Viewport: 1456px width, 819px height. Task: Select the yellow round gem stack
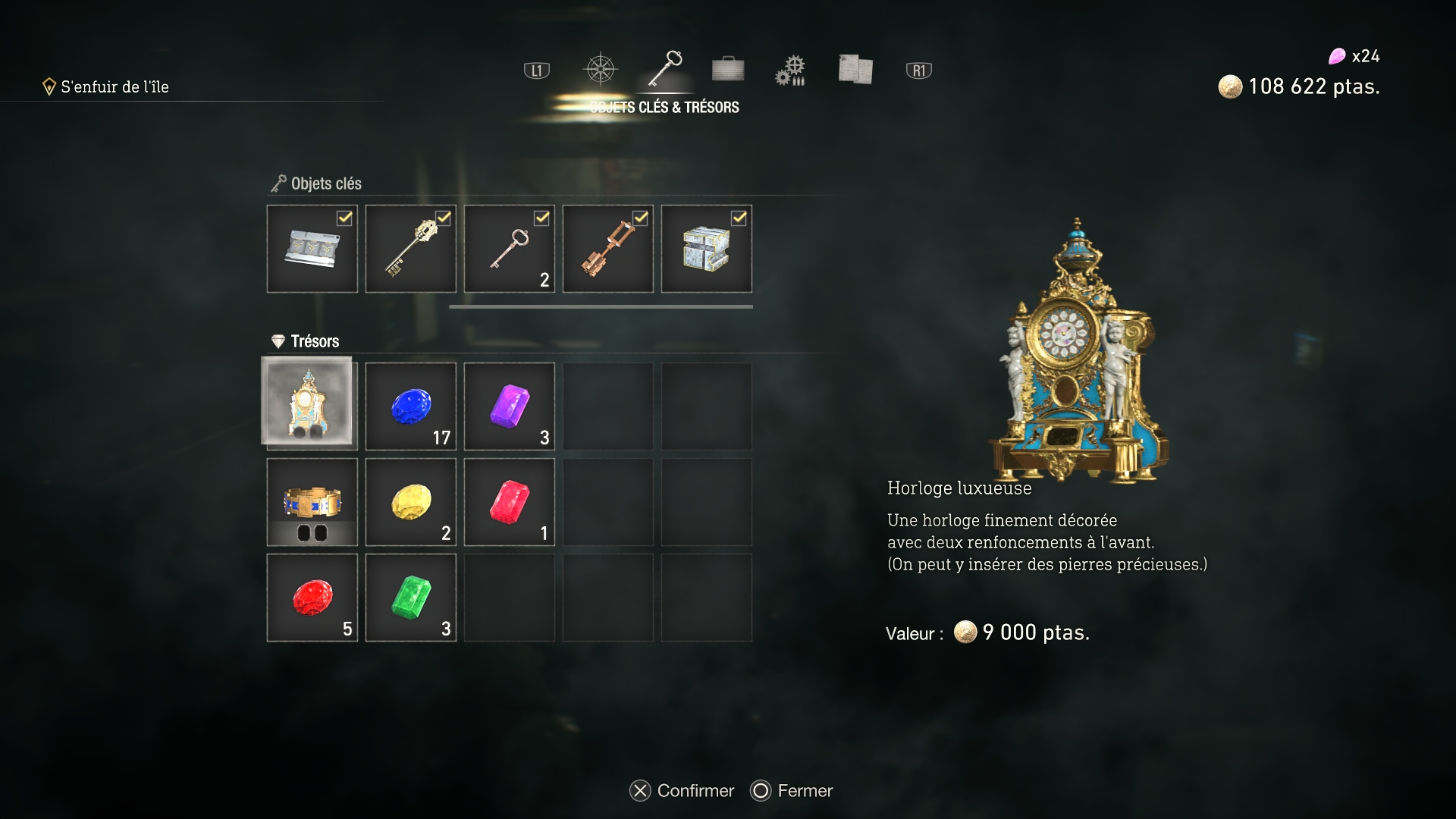click(x=410, y=502)
